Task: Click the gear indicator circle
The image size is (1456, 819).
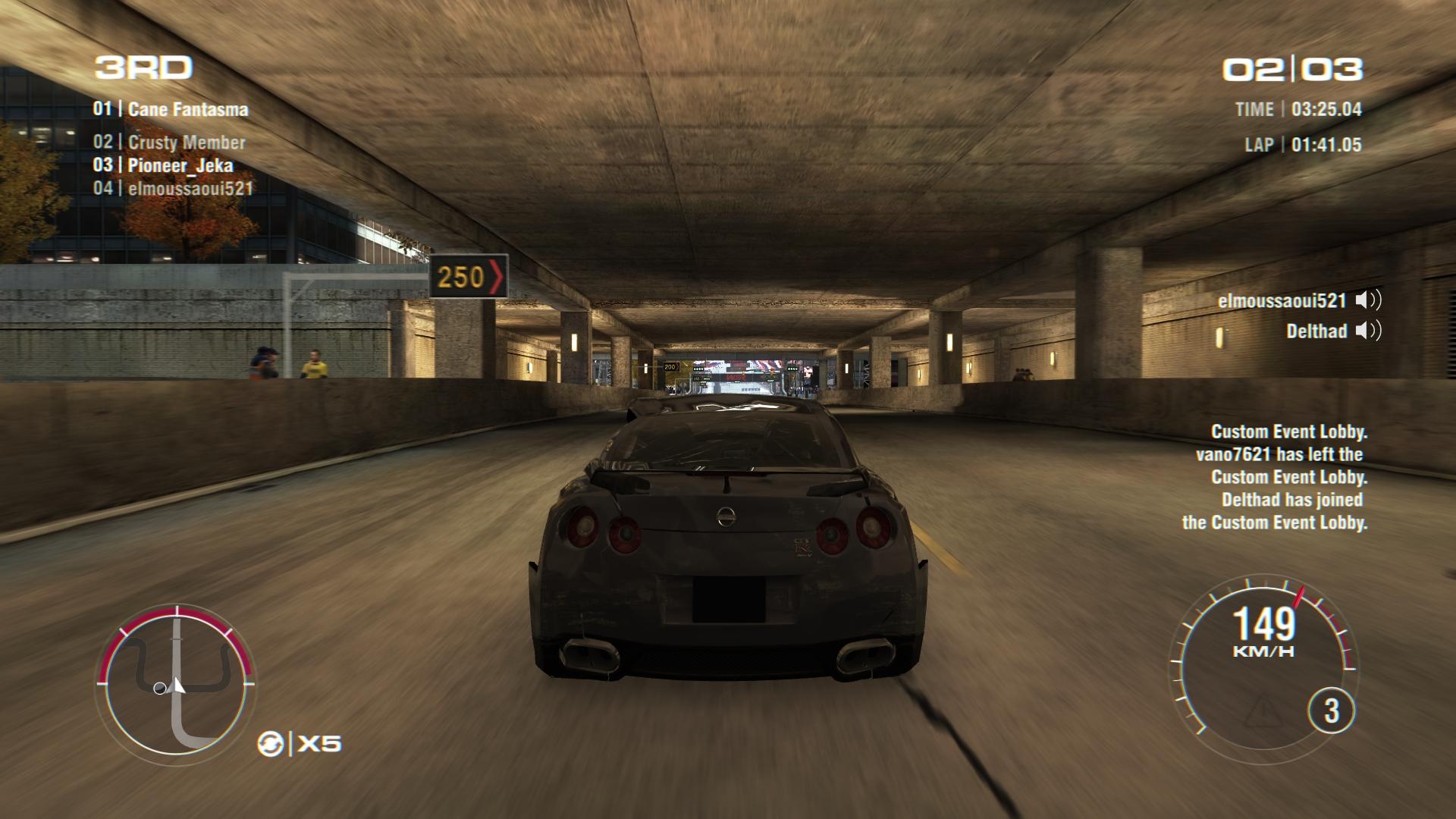Action: (1331, 711)
